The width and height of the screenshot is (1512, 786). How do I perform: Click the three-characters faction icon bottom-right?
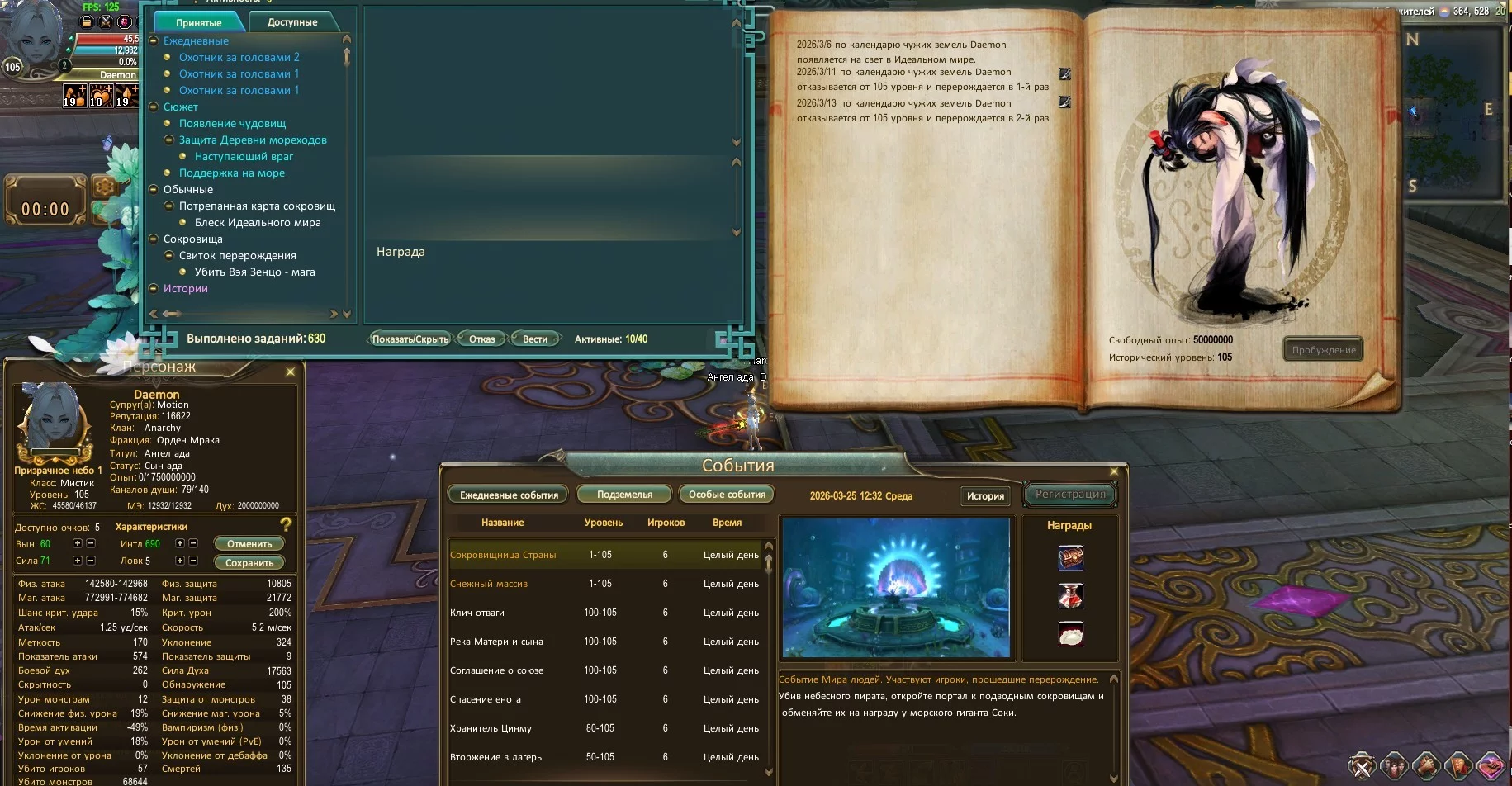pyautogui.click(x=1396, y=765)
